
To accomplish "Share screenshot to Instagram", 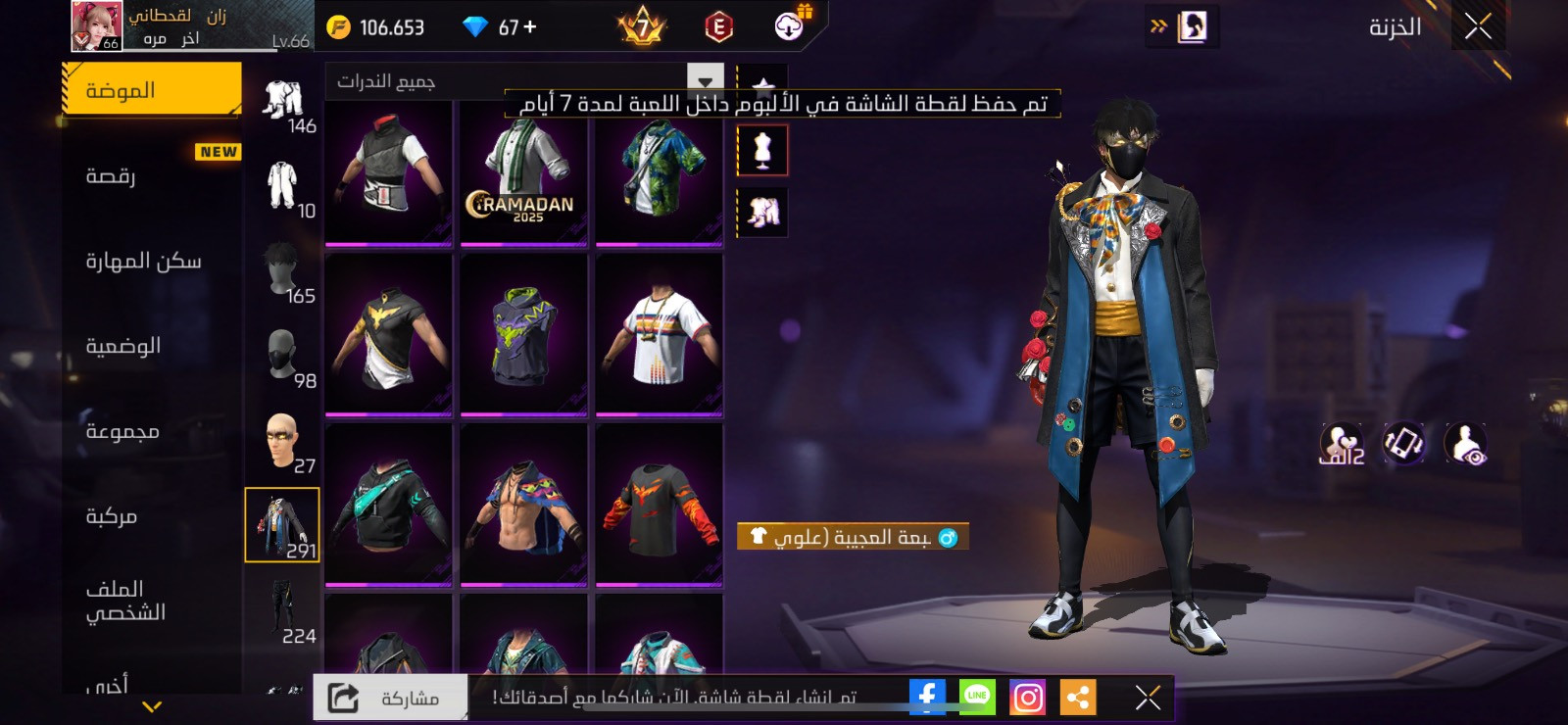I will click(1027, 697).
